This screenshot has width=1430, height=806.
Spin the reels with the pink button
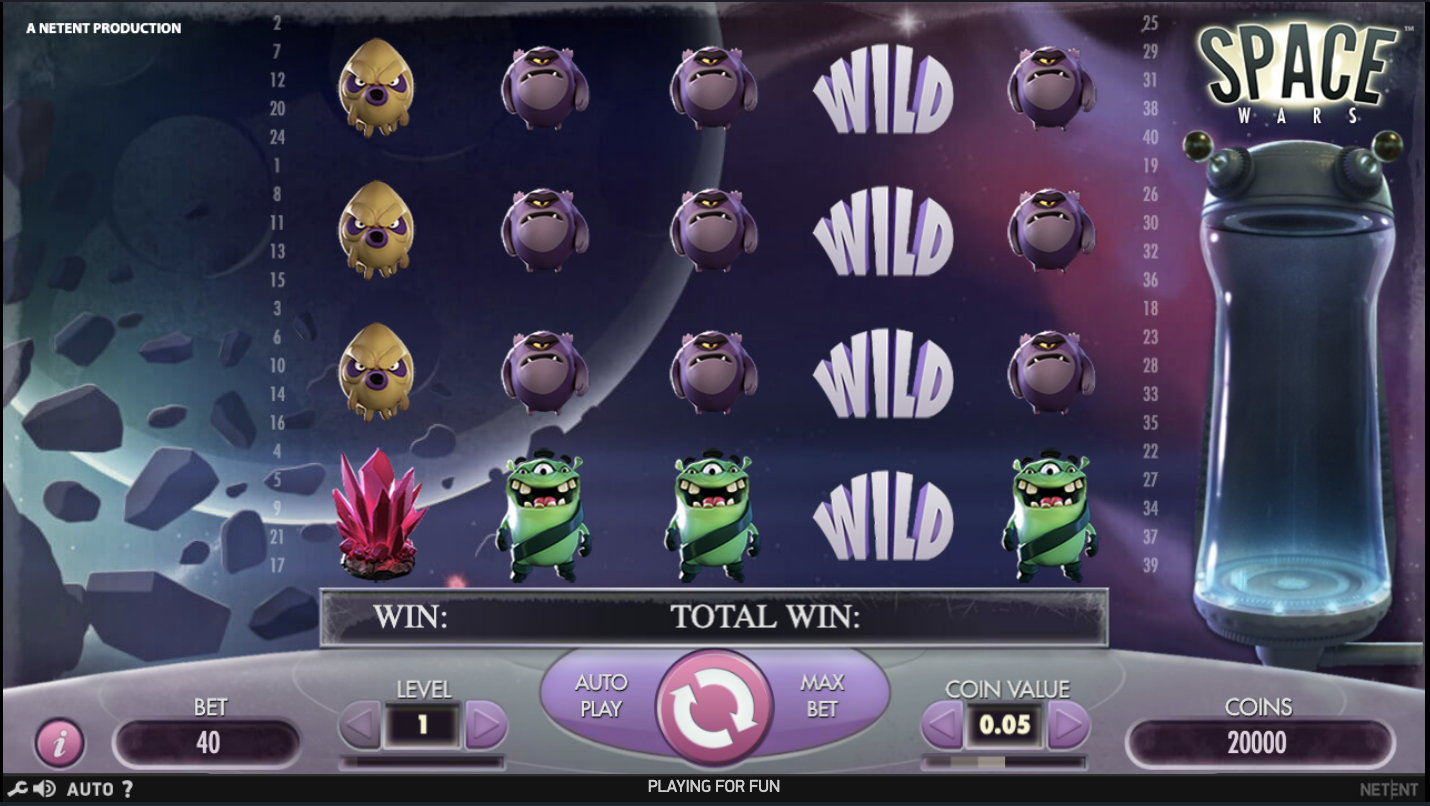tap(714, 708)
